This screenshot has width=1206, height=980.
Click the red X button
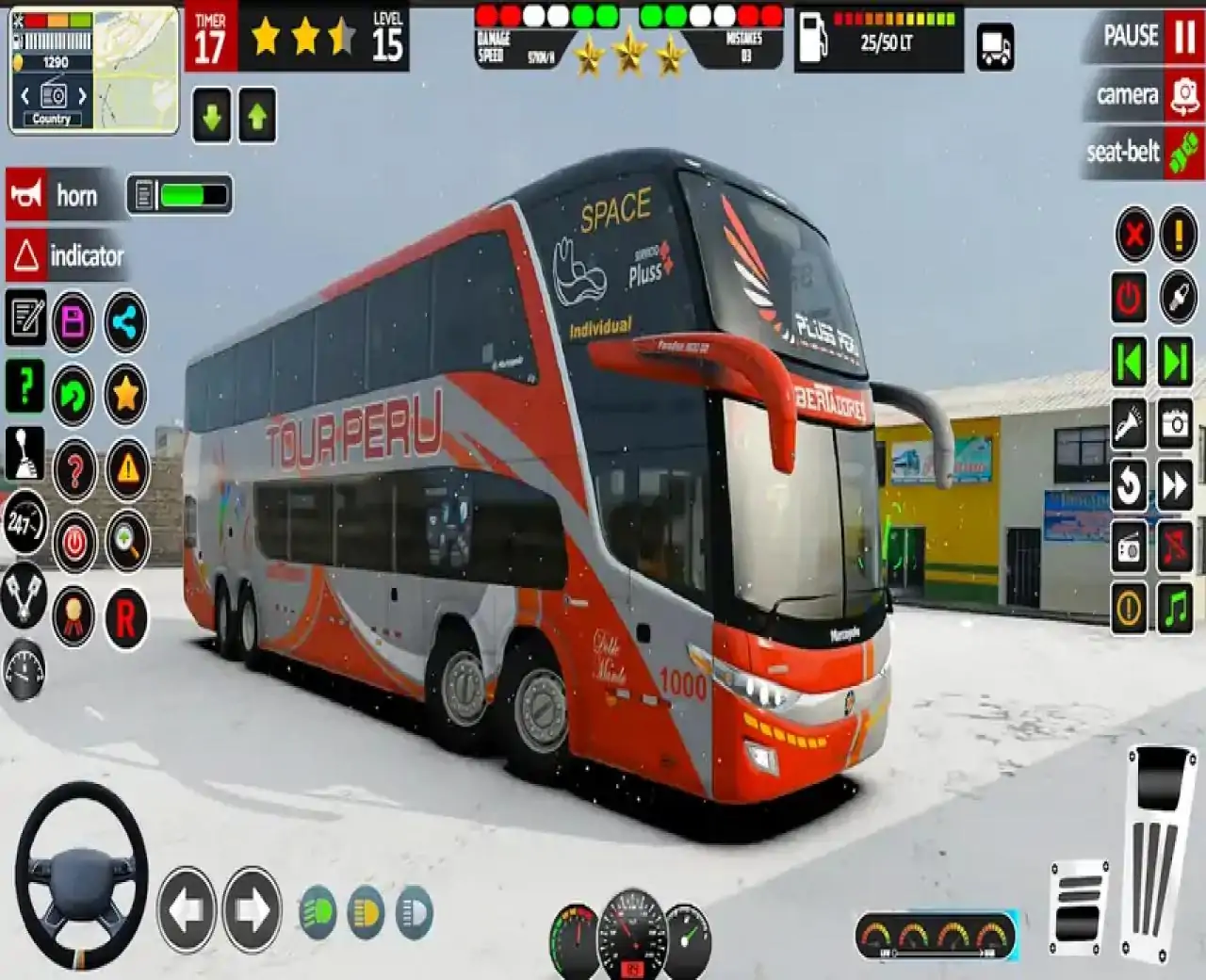tap(1134, 234)
